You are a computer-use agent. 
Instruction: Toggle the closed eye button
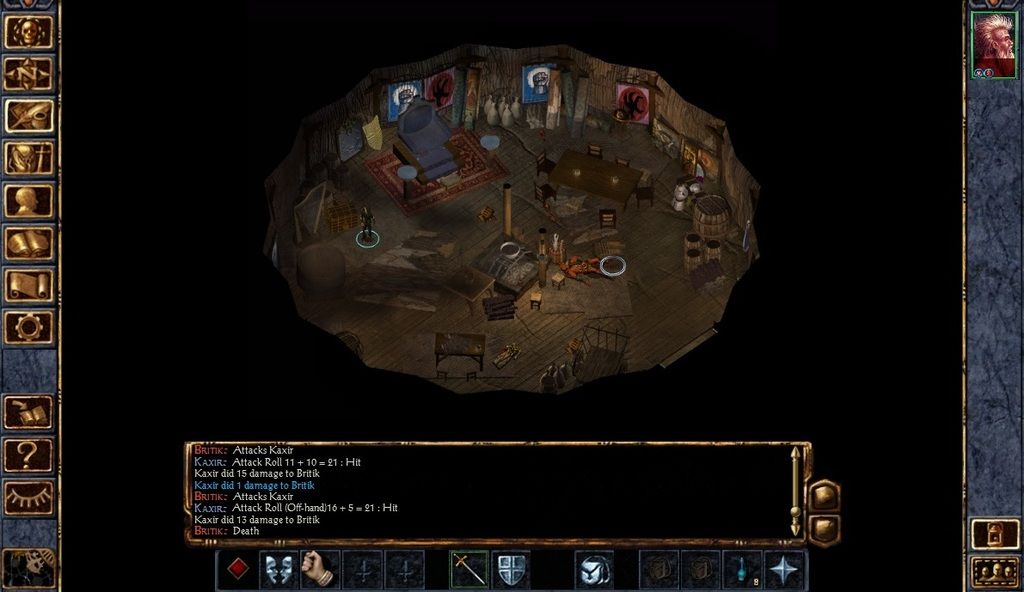[29, 497]
